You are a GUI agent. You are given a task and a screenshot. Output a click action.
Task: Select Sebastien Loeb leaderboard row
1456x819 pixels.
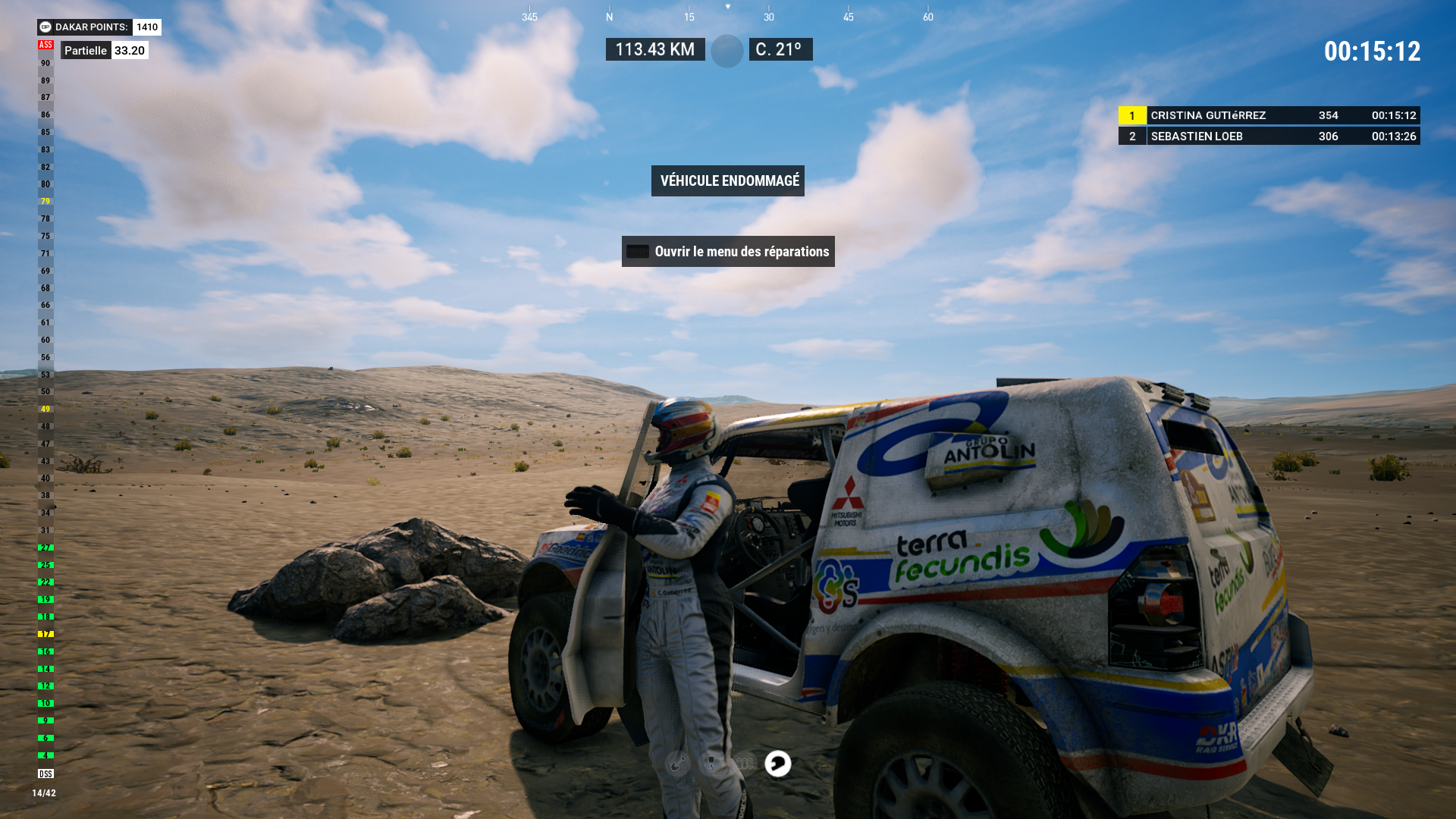[1269, 136]
